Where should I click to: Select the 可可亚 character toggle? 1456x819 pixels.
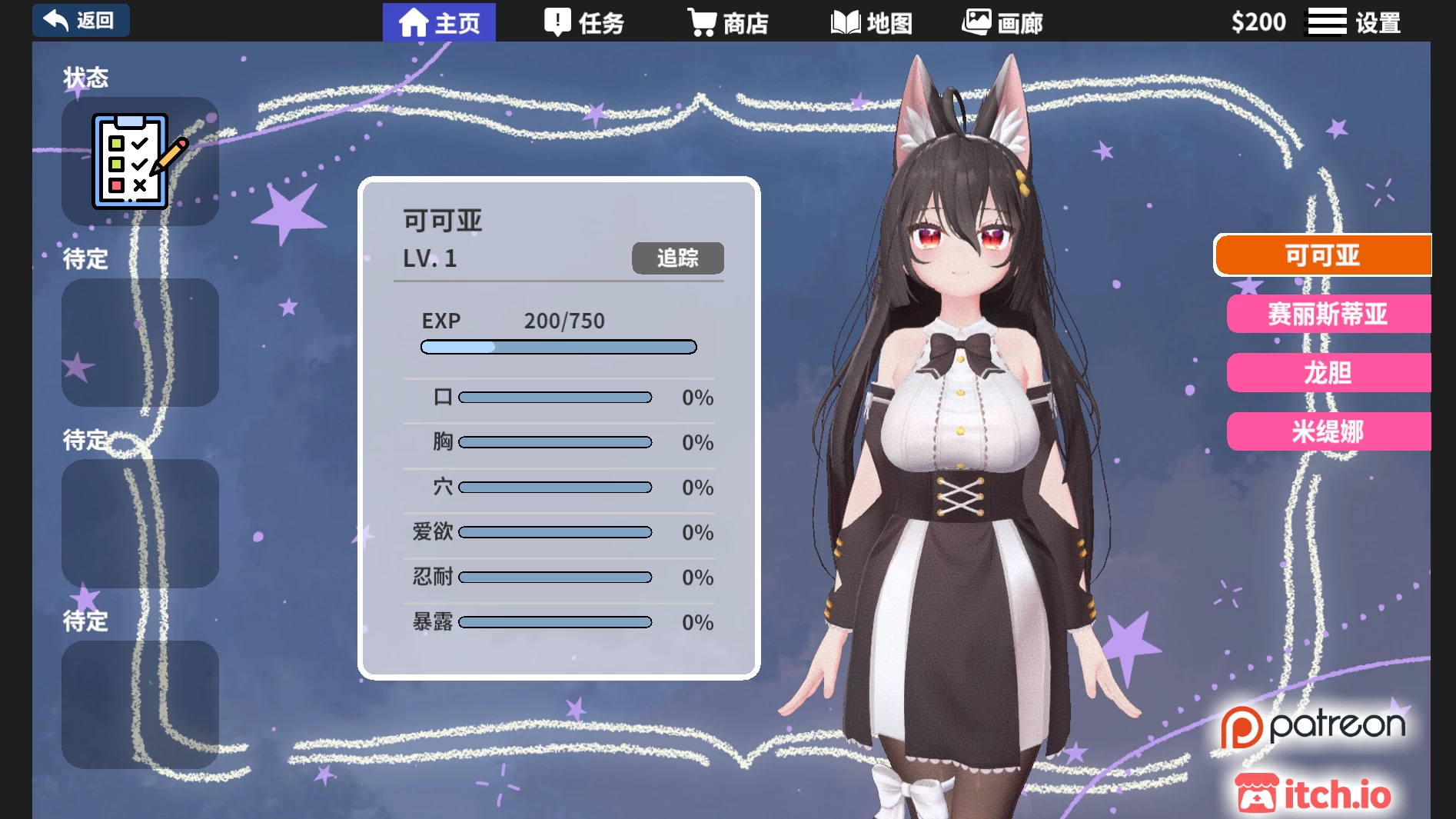tap(1323, 255)
